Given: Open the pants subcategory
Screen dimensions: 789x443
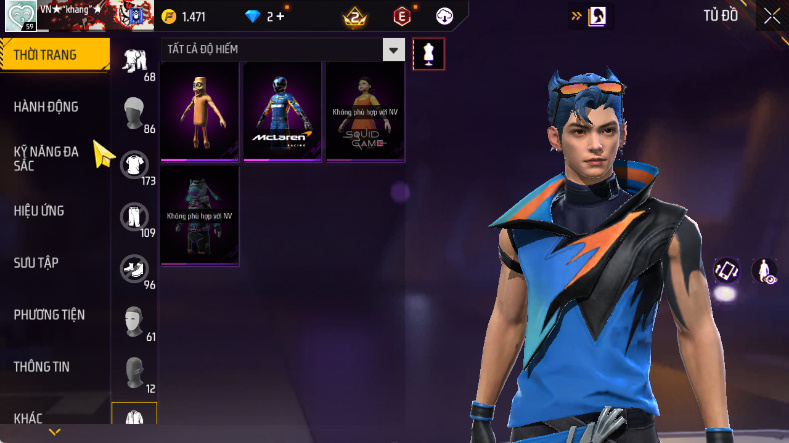Looking at the screenshot, I should coord(134,215).
